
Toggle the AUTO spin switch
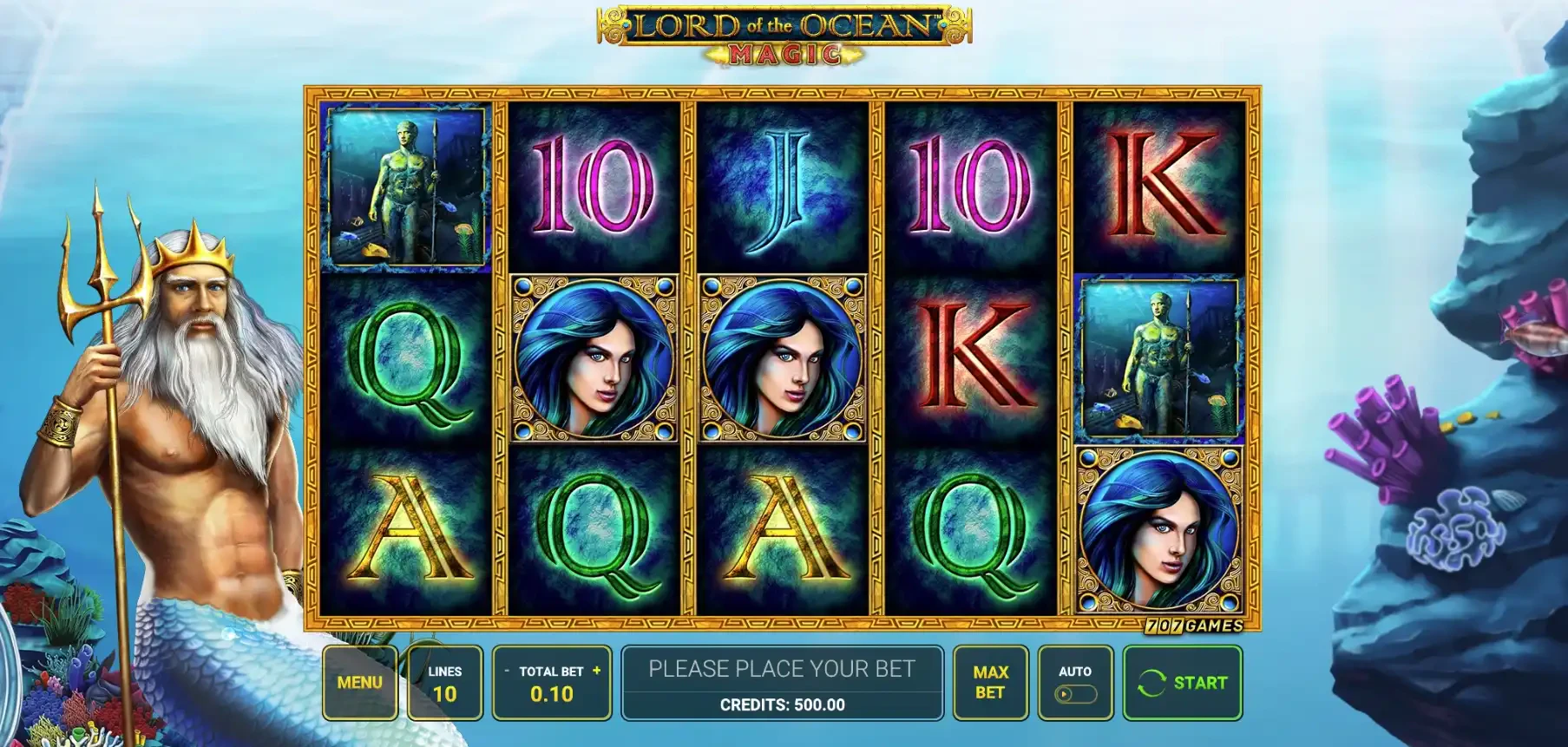1074,693
